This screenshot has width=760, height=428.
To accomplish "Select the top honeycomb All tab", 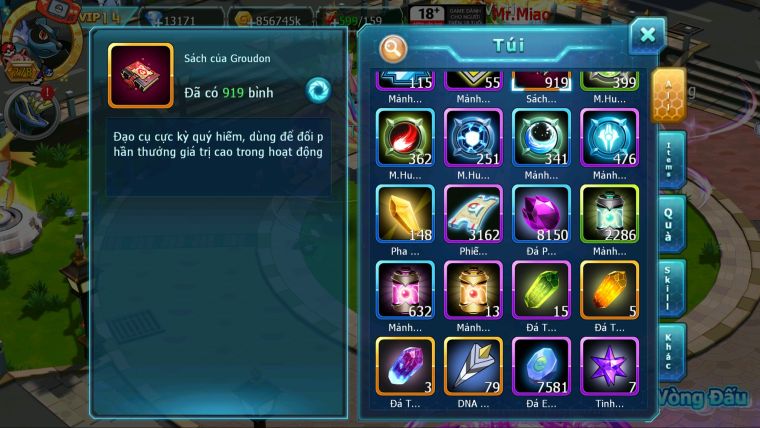I will [668, 96].
